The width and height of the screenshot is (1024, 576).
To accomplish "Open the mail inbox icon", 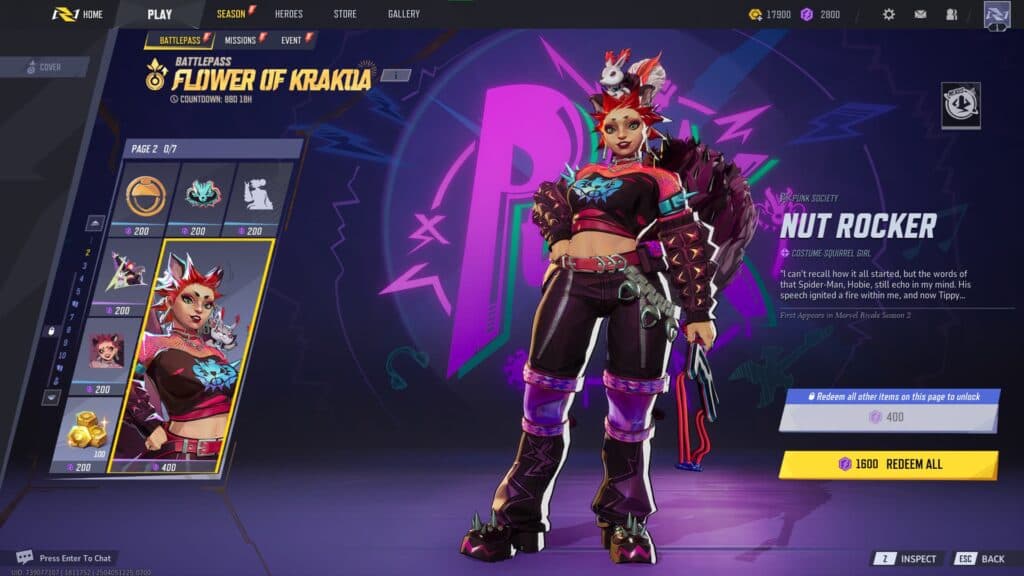I will click(920, 14).
